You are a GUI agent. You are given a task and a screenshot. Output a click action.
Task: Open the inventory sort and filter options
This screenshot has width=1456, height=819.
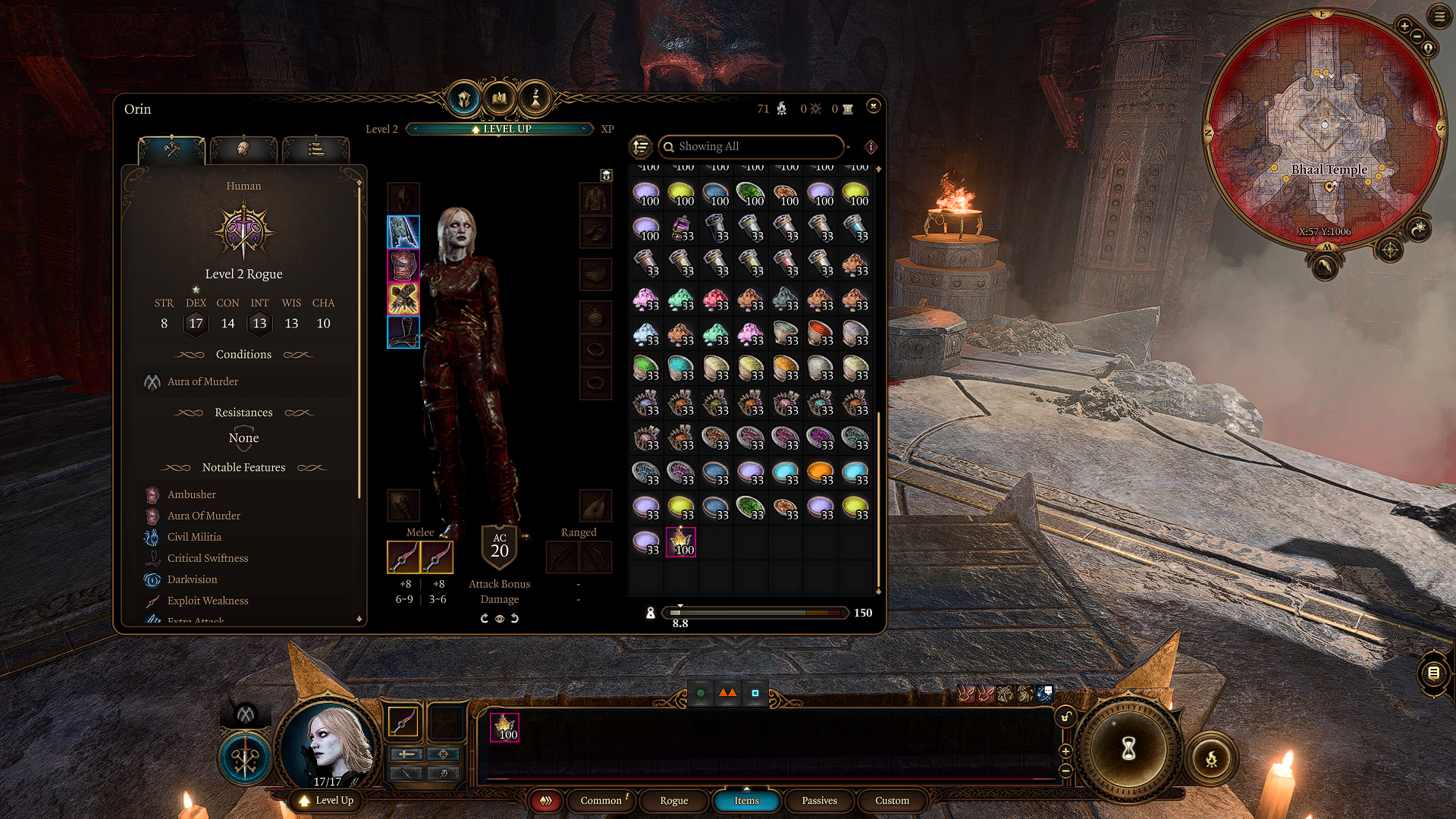click(x=641, y=146)
